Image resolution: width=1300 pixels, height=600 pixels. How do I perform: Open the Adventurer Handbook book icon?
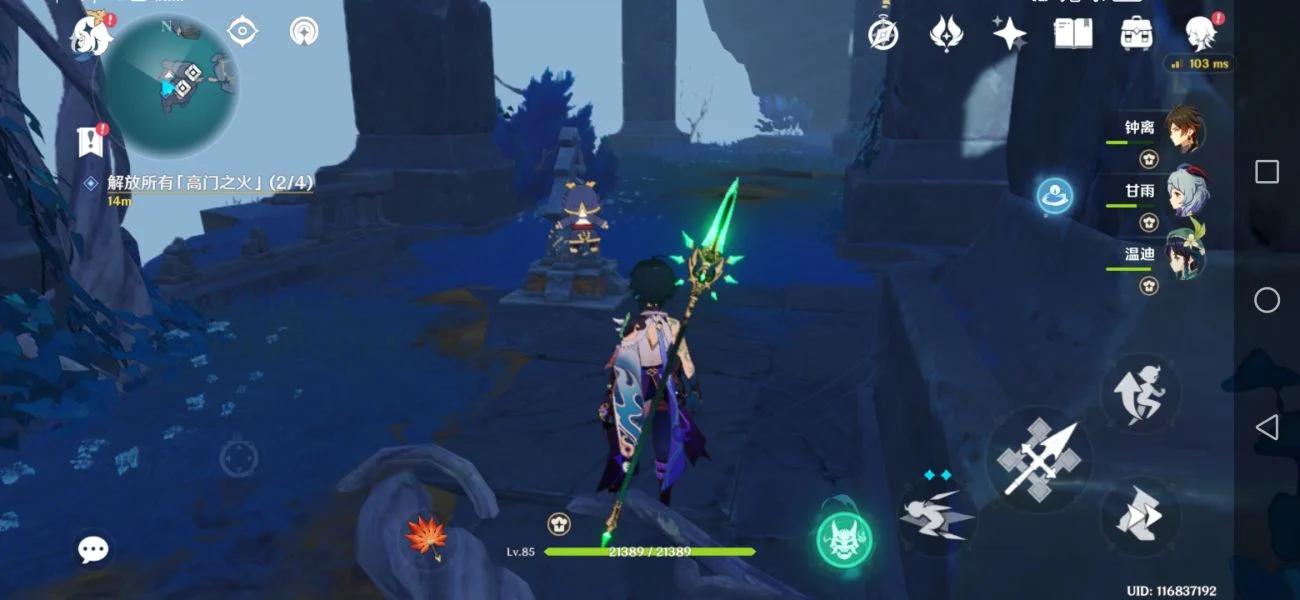point(1072,34)
